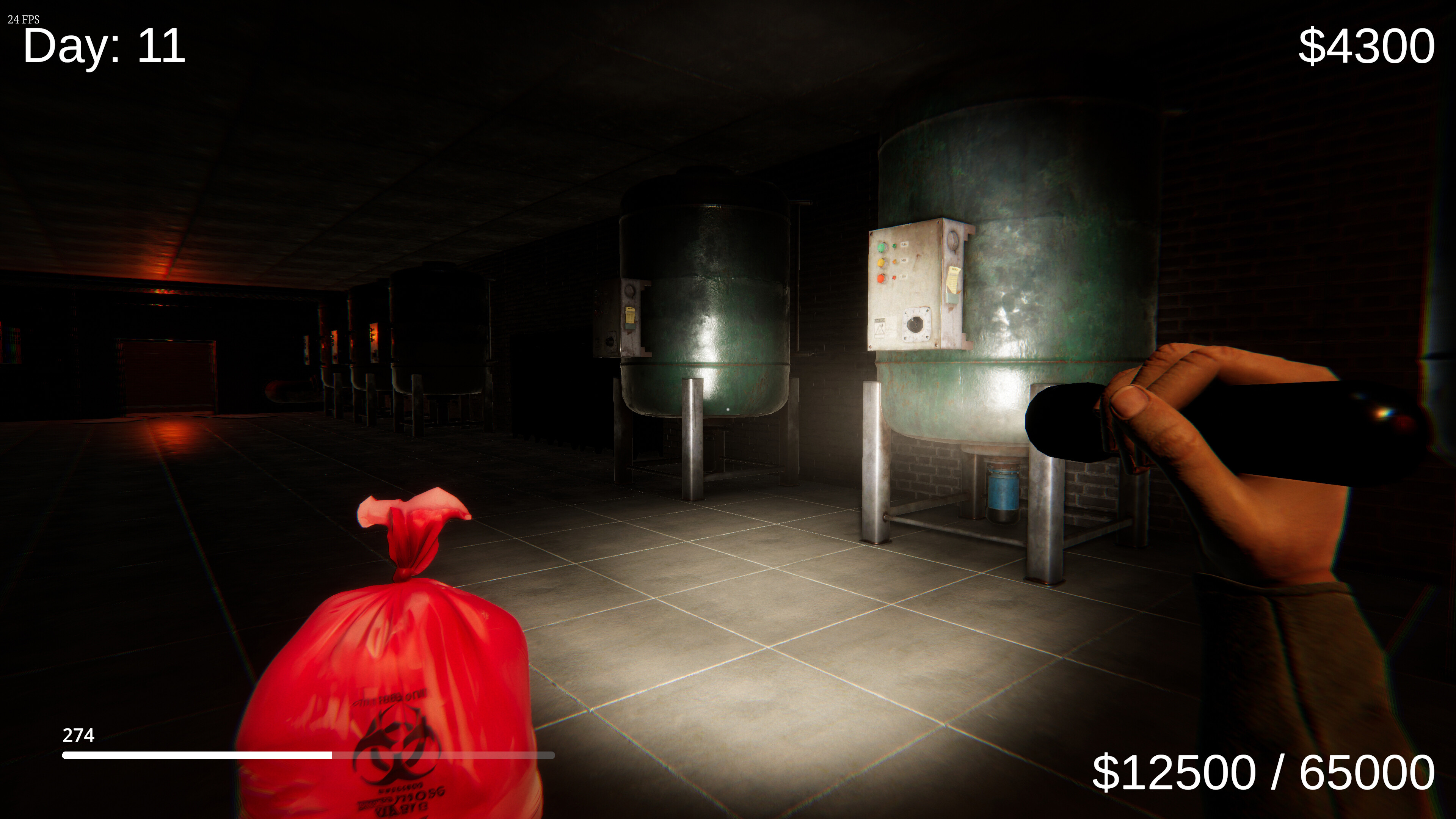Open the round pressure gauge on the left tank

[x=630, y=291]
